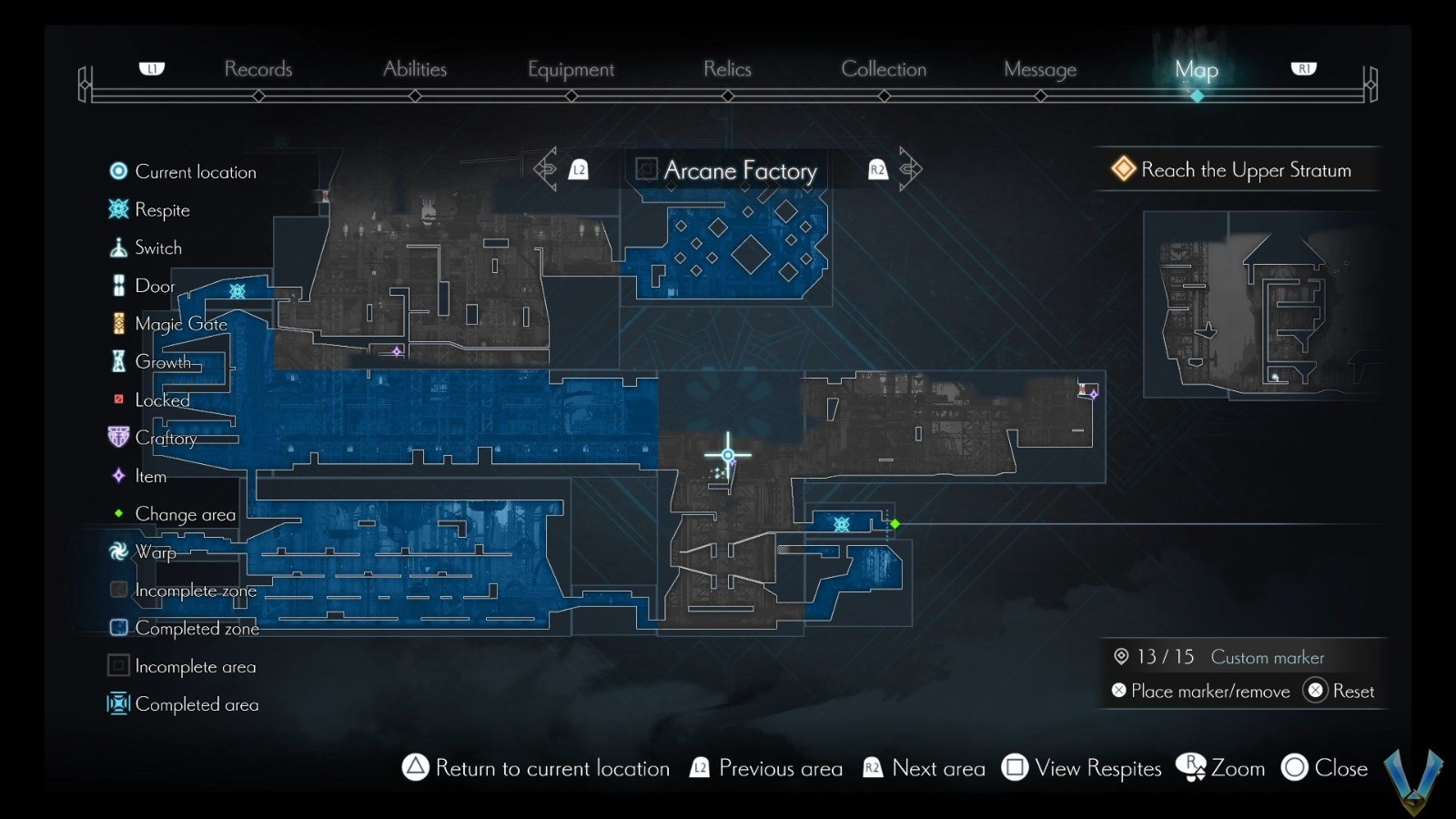Select the Completed zone legend entry
1456x819 pixels.
coord(117,627)
